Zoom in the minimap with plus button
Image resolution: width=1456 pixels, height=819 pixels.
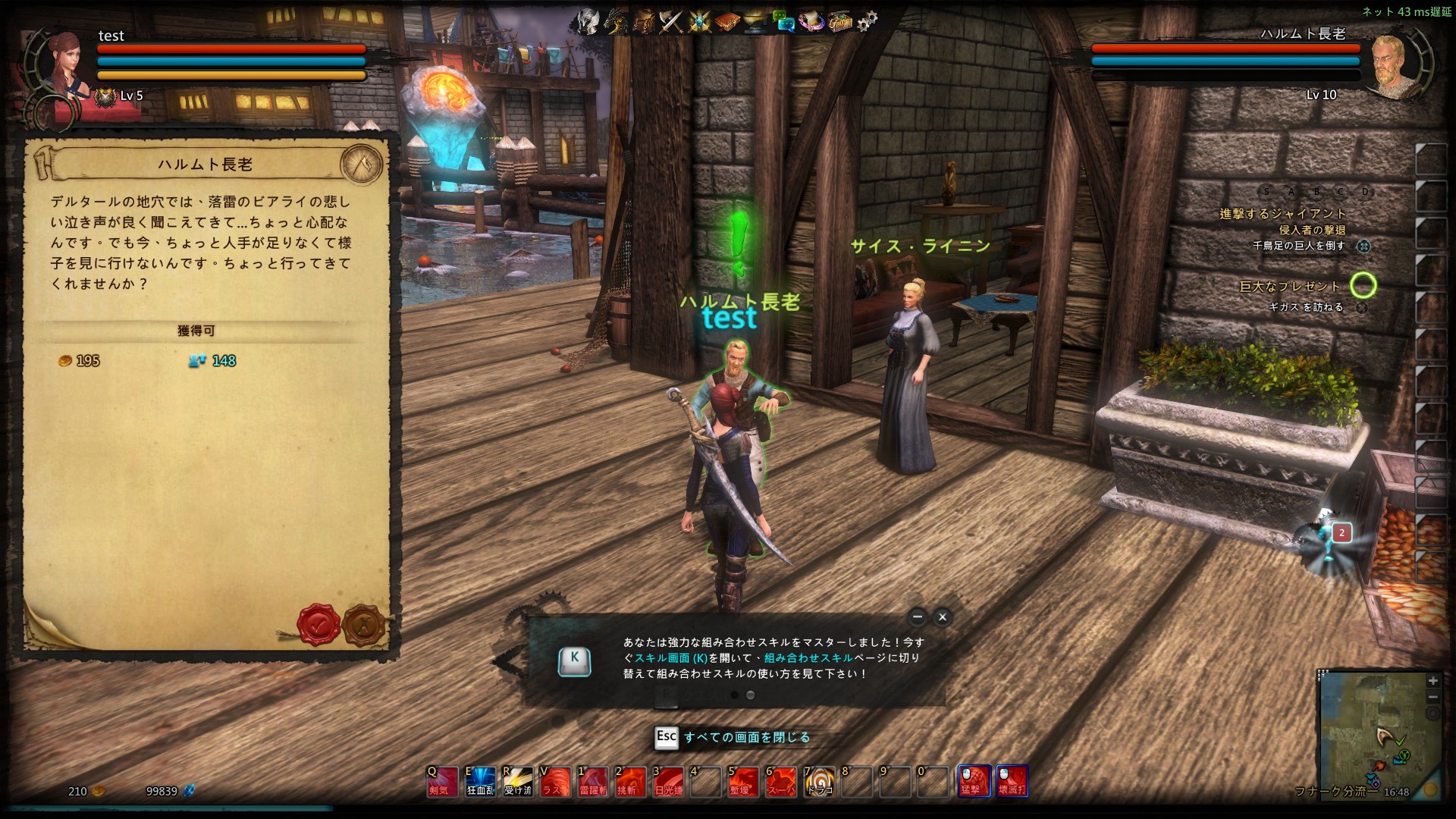tap(1432, 681)
